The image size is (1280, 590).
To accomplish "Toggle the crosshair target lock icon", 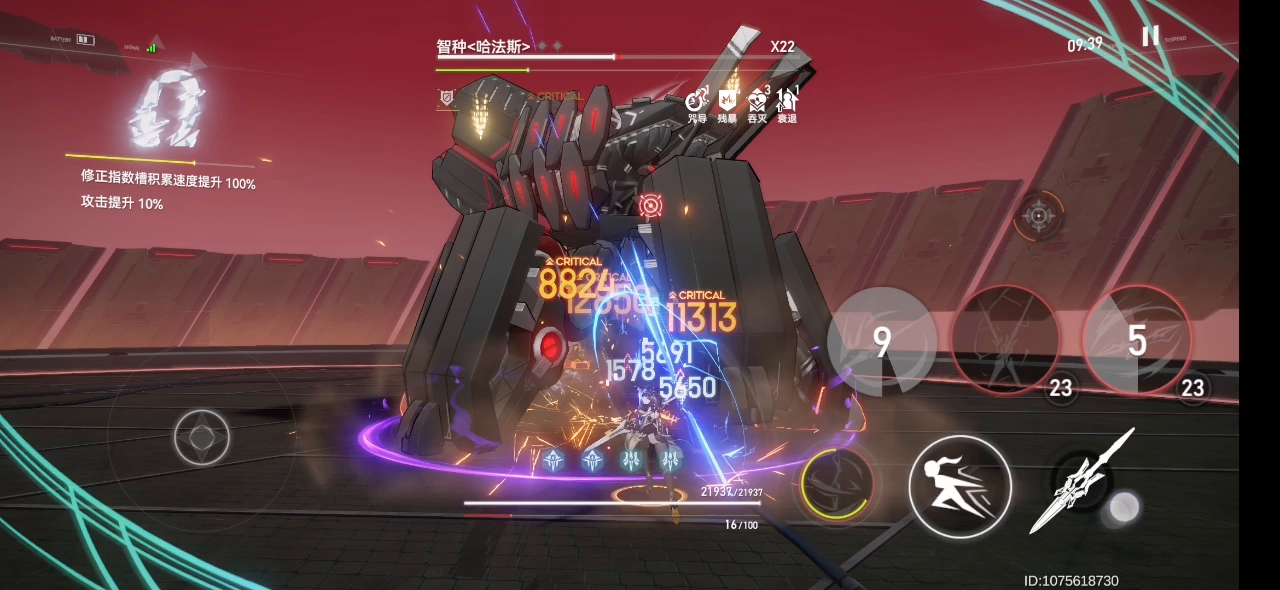I will tap(1038, 214).
